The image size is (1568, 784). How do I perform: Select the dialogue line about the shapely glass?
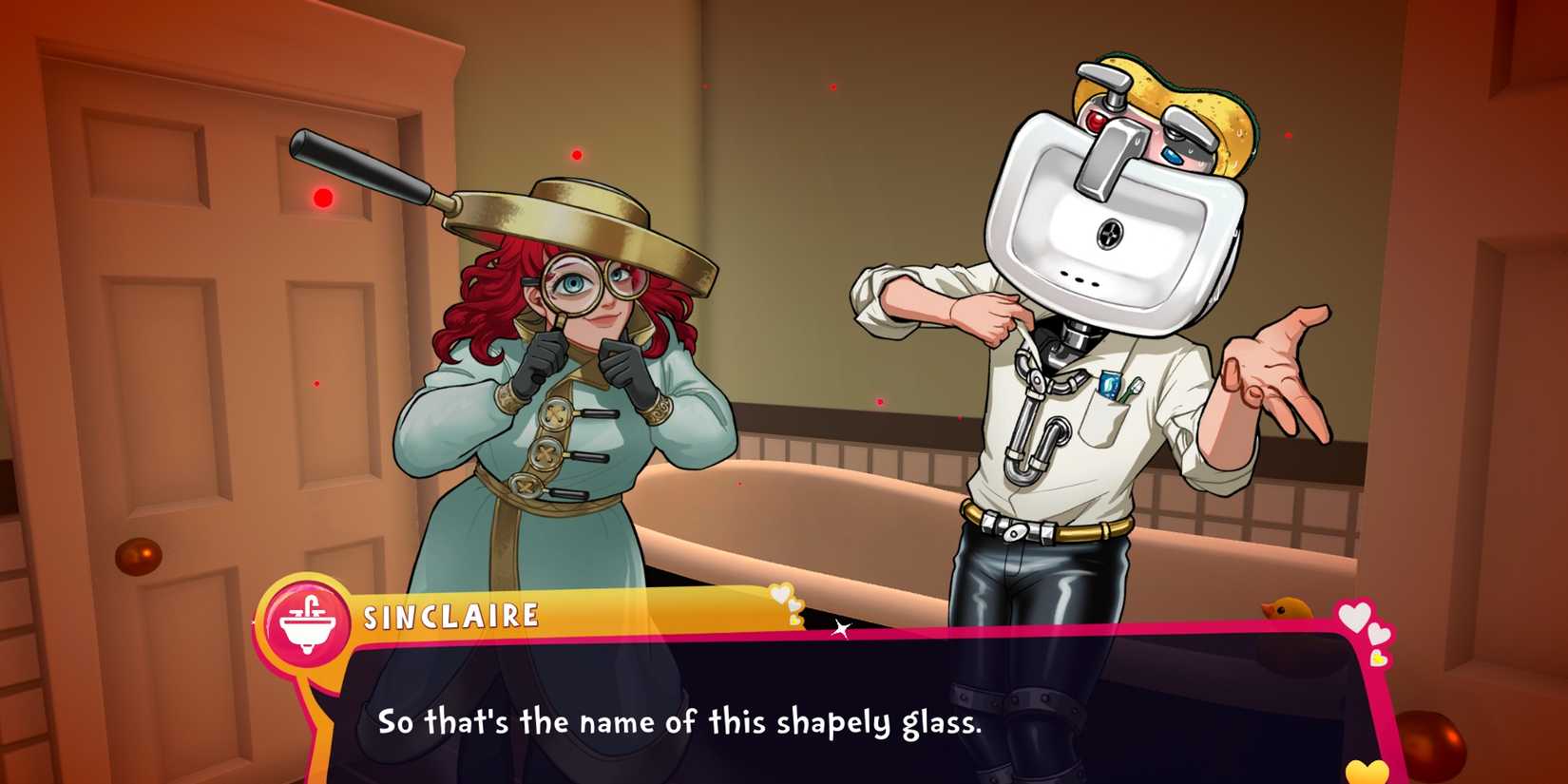(680, 726)
